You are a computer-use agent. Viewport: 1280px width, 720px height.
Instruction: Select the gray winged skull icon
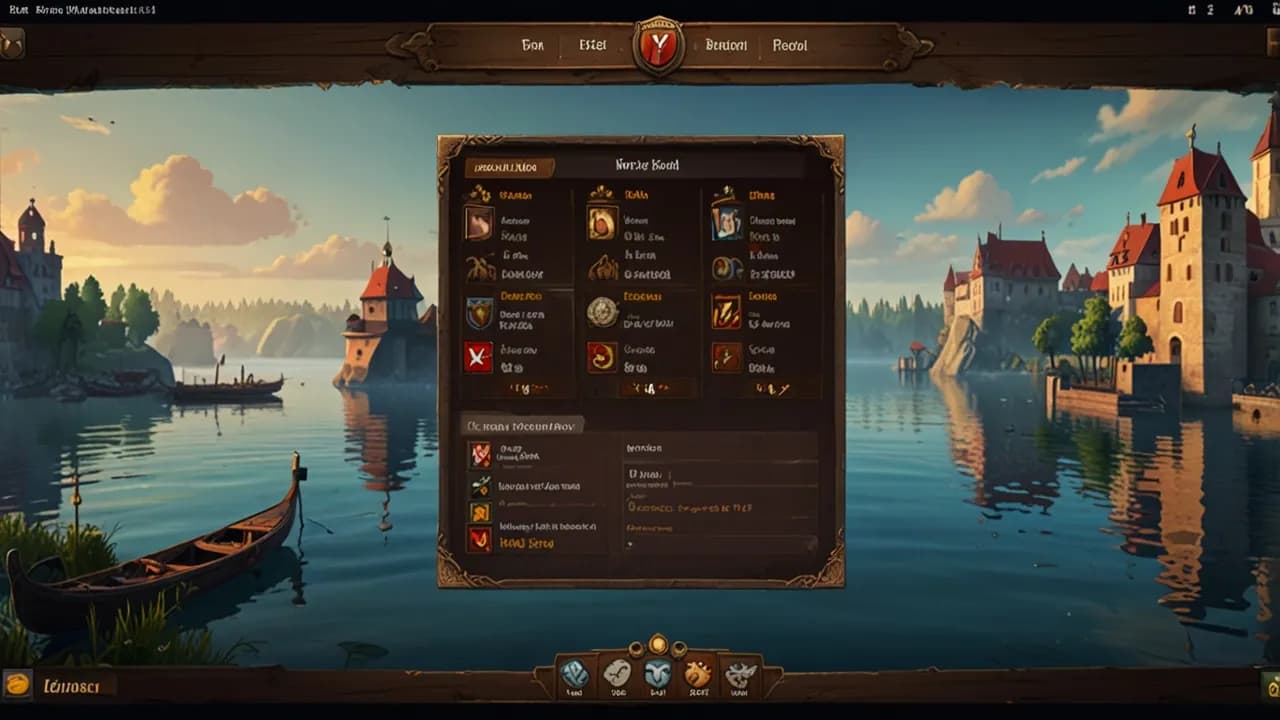point(740,675)
